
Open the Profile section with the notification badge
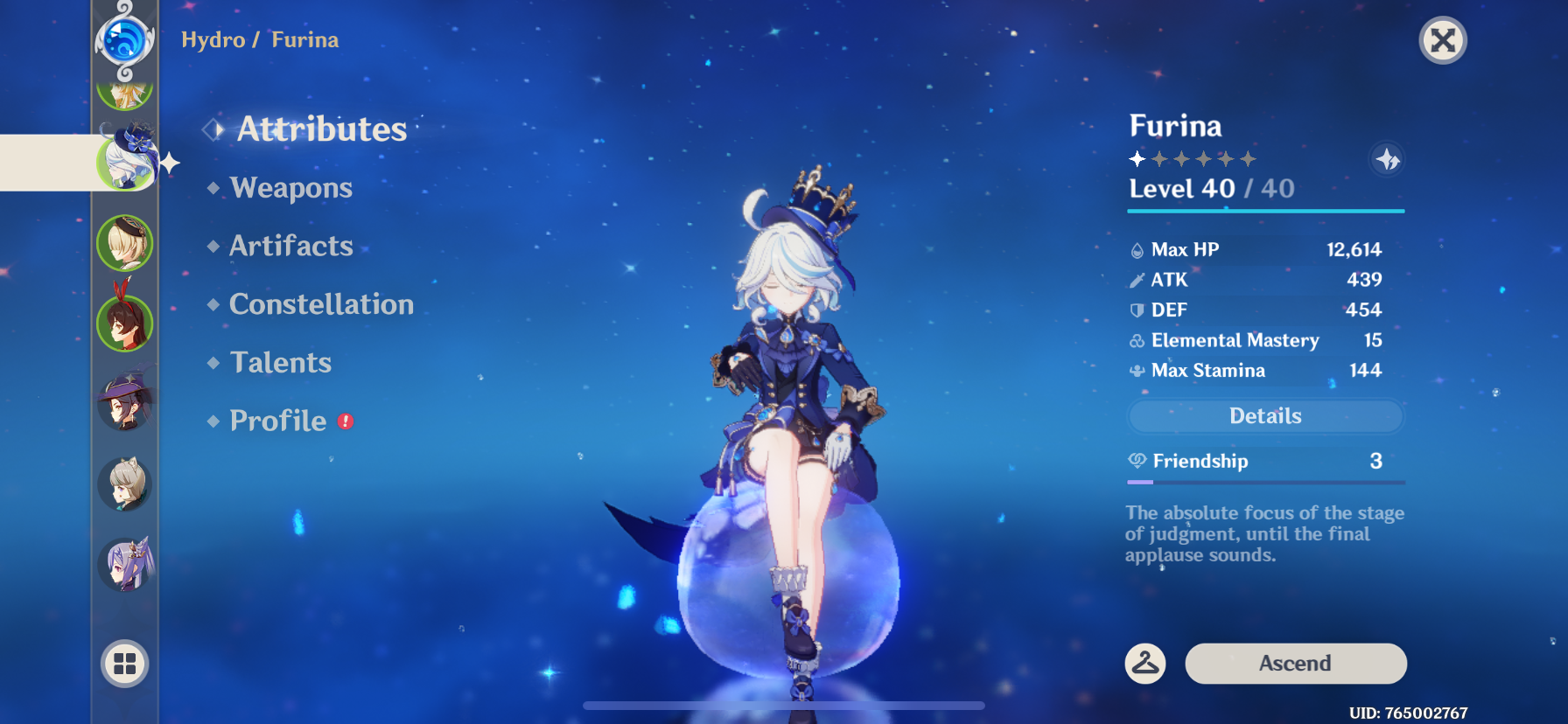278,421
